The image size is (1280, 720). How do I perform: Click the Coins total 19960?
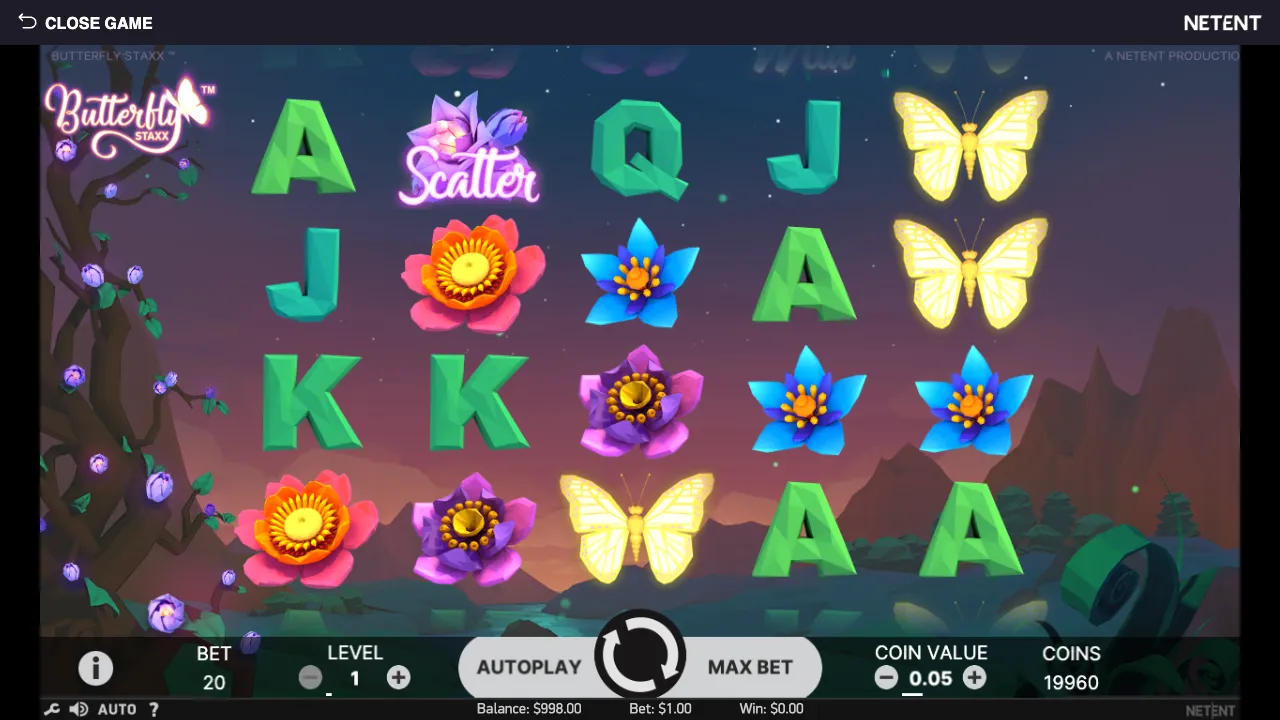pyautogui.click(x=1070, y=682)
